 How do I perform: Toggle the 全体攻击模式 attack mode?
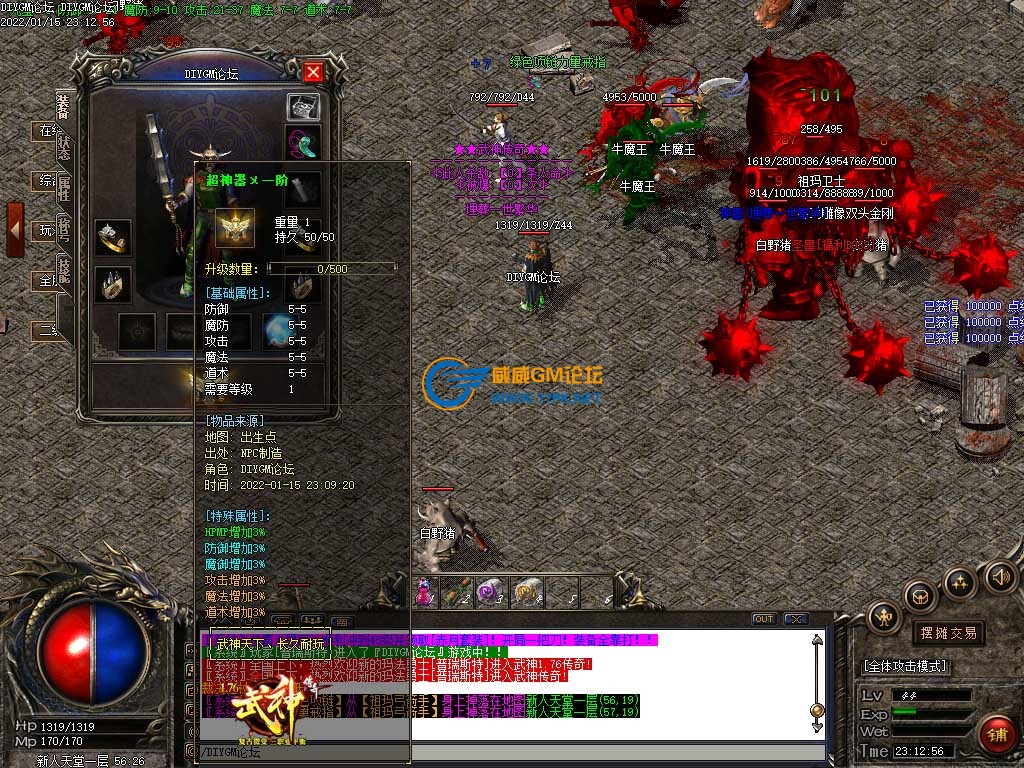tap(904, 666)
